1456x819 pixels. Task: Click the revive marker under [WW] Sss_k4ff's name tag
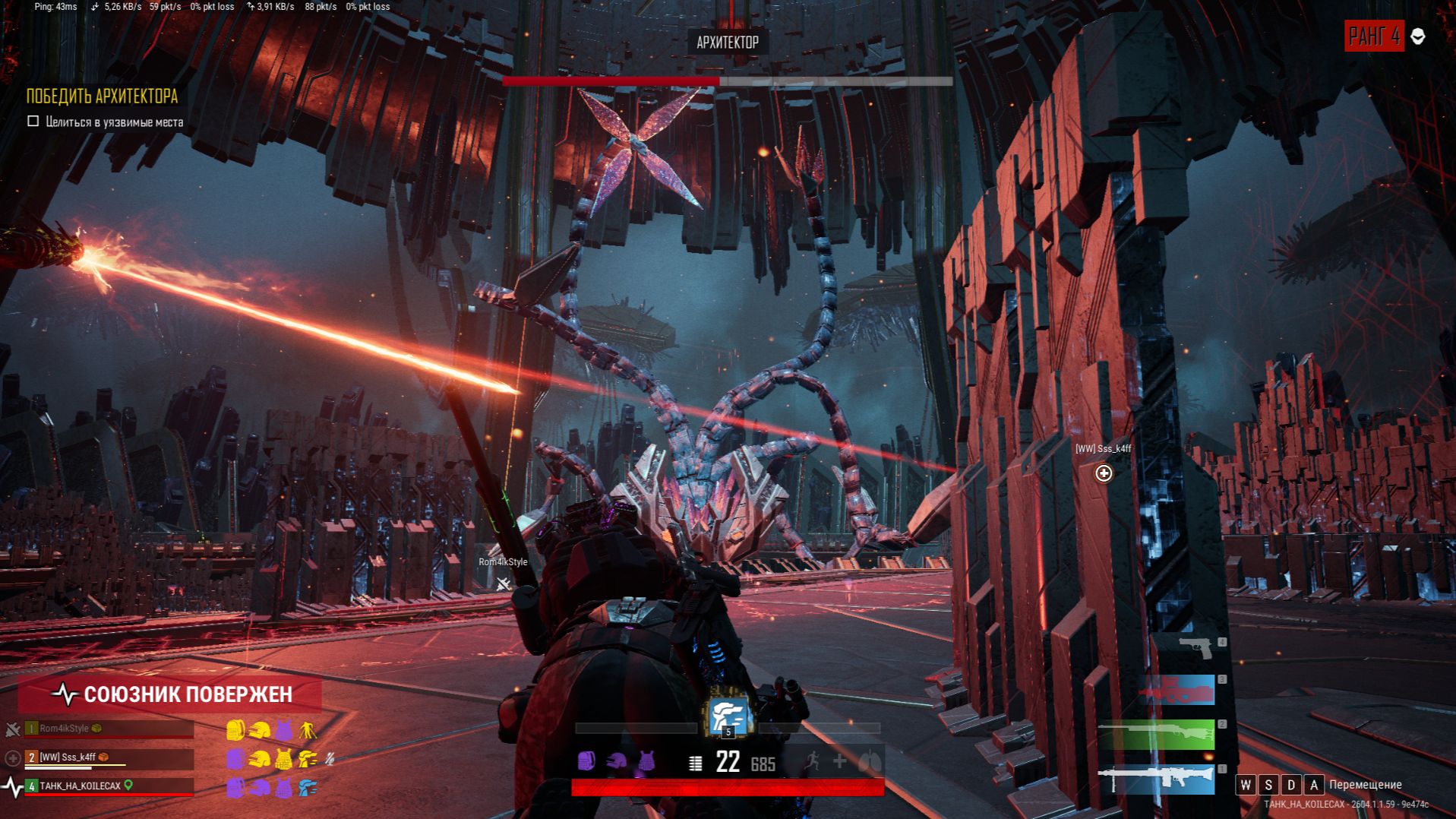(1104, 473)
